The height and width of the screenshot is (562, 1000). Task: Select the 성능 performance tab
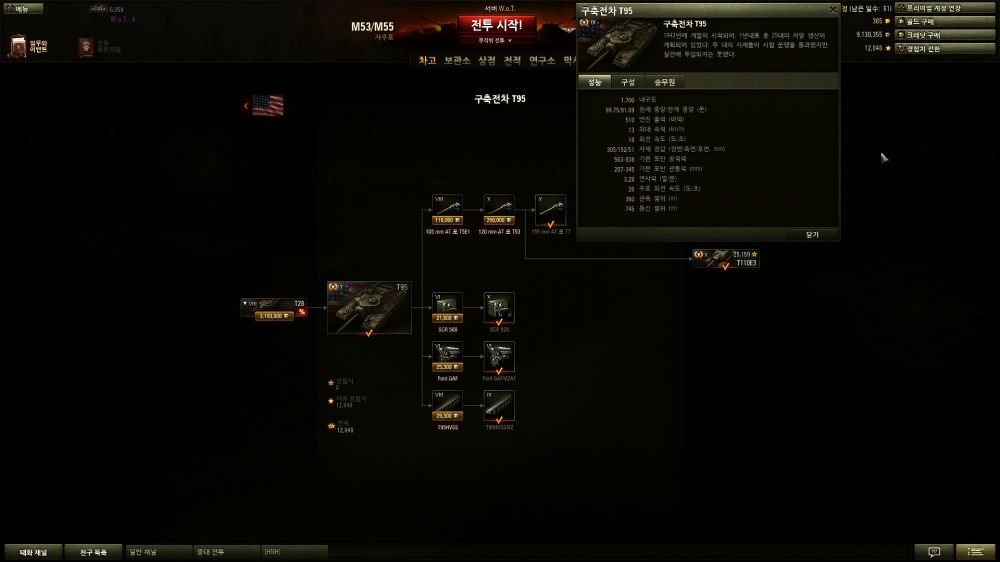click(595, 82)
